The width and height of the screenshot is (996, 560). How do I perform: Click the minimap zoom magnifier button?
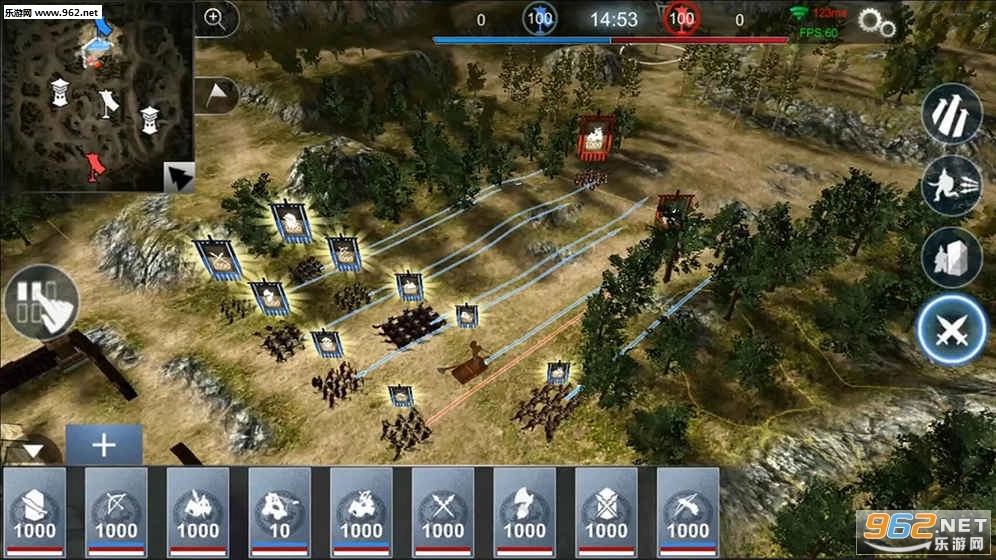click(214, 17)
